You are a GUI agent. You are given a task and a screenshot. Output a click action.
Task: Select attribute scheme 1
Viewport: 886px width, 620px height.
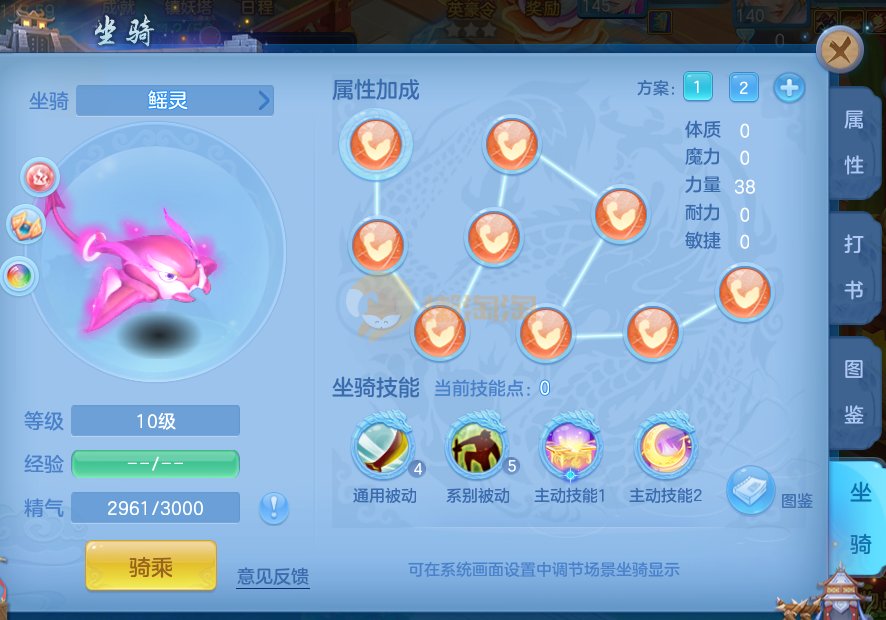coord(698,88)
